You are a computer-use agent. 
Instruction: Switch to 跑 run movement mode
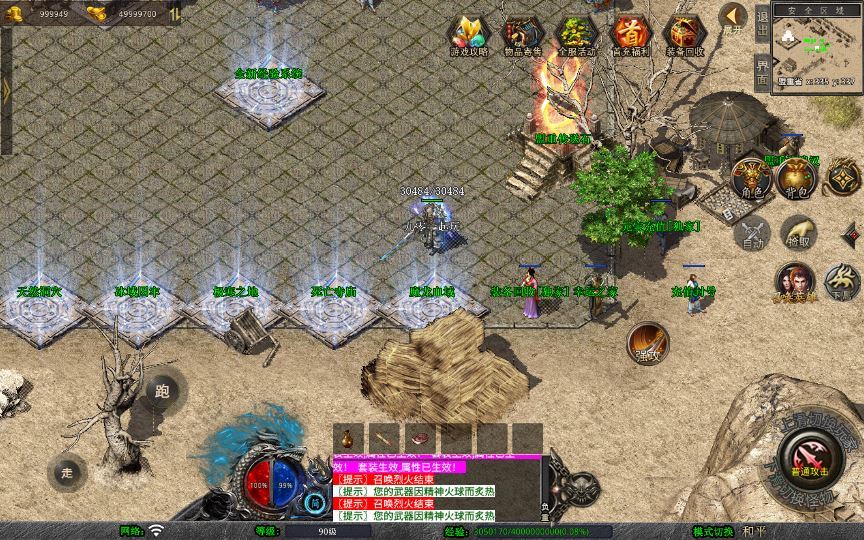click(x=162, y=391)
